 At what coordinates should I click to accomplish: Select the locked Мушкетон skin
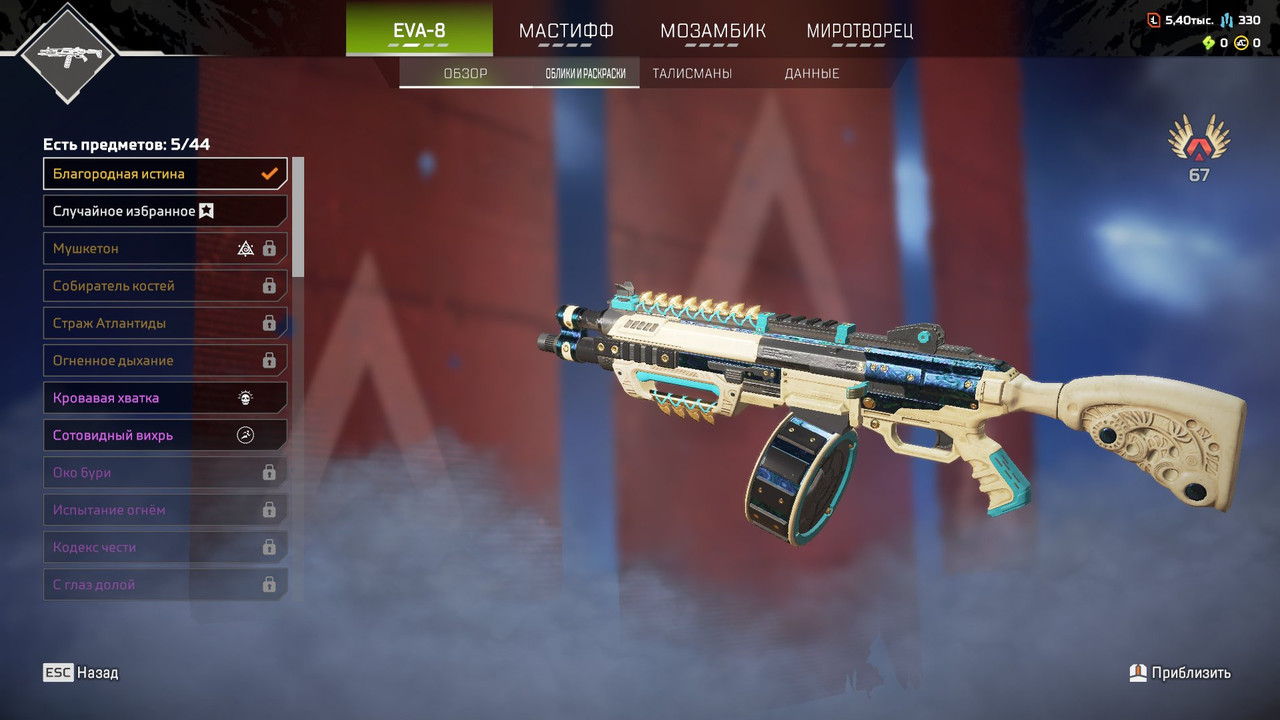(165, 248)
